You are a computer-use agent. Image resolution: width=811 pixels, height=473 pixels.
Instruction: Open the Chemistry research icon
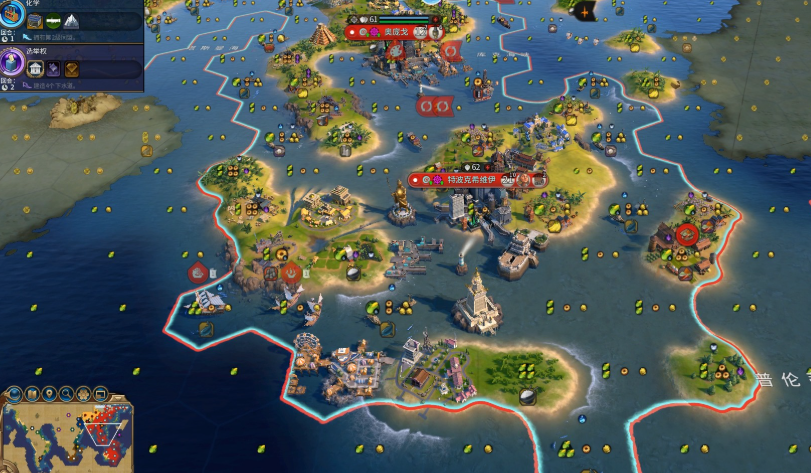(11, 12)
